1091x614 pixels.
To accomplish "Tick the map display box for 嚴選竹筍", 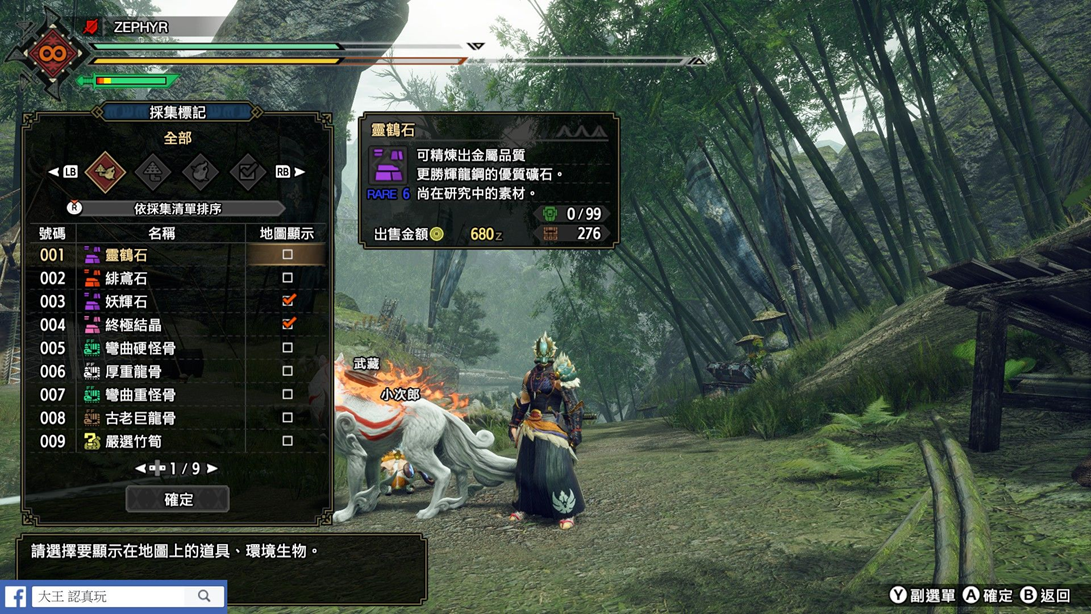I will click(288, 441).
